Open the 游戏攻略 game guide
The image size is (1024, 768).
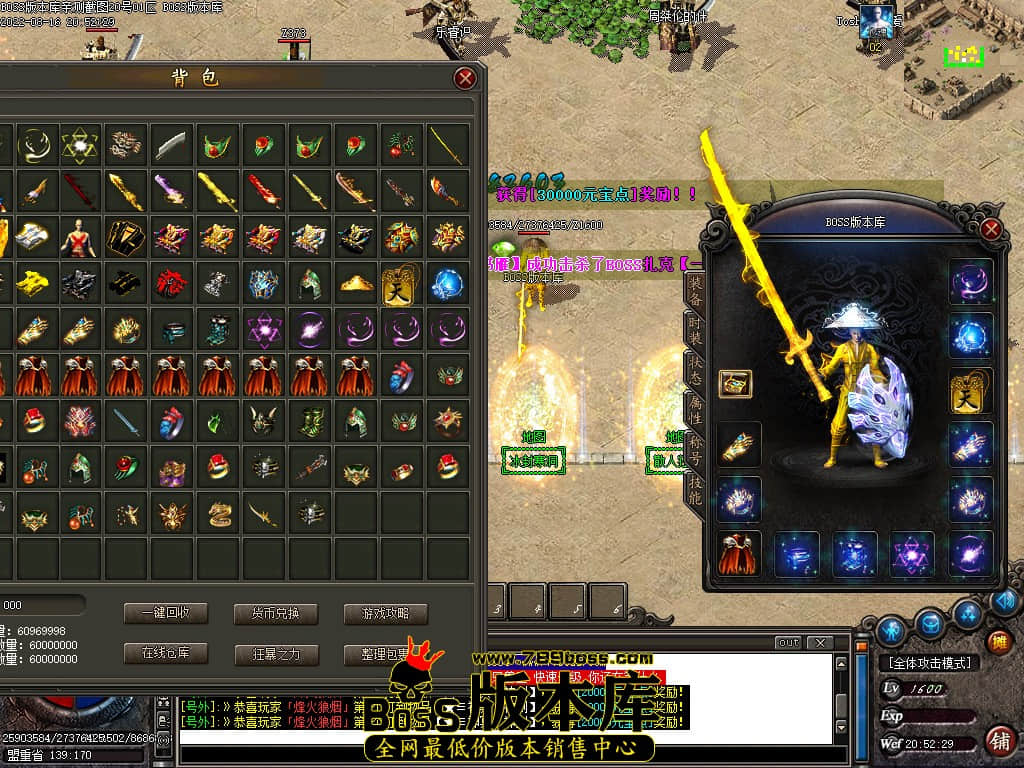pos(385,613)
